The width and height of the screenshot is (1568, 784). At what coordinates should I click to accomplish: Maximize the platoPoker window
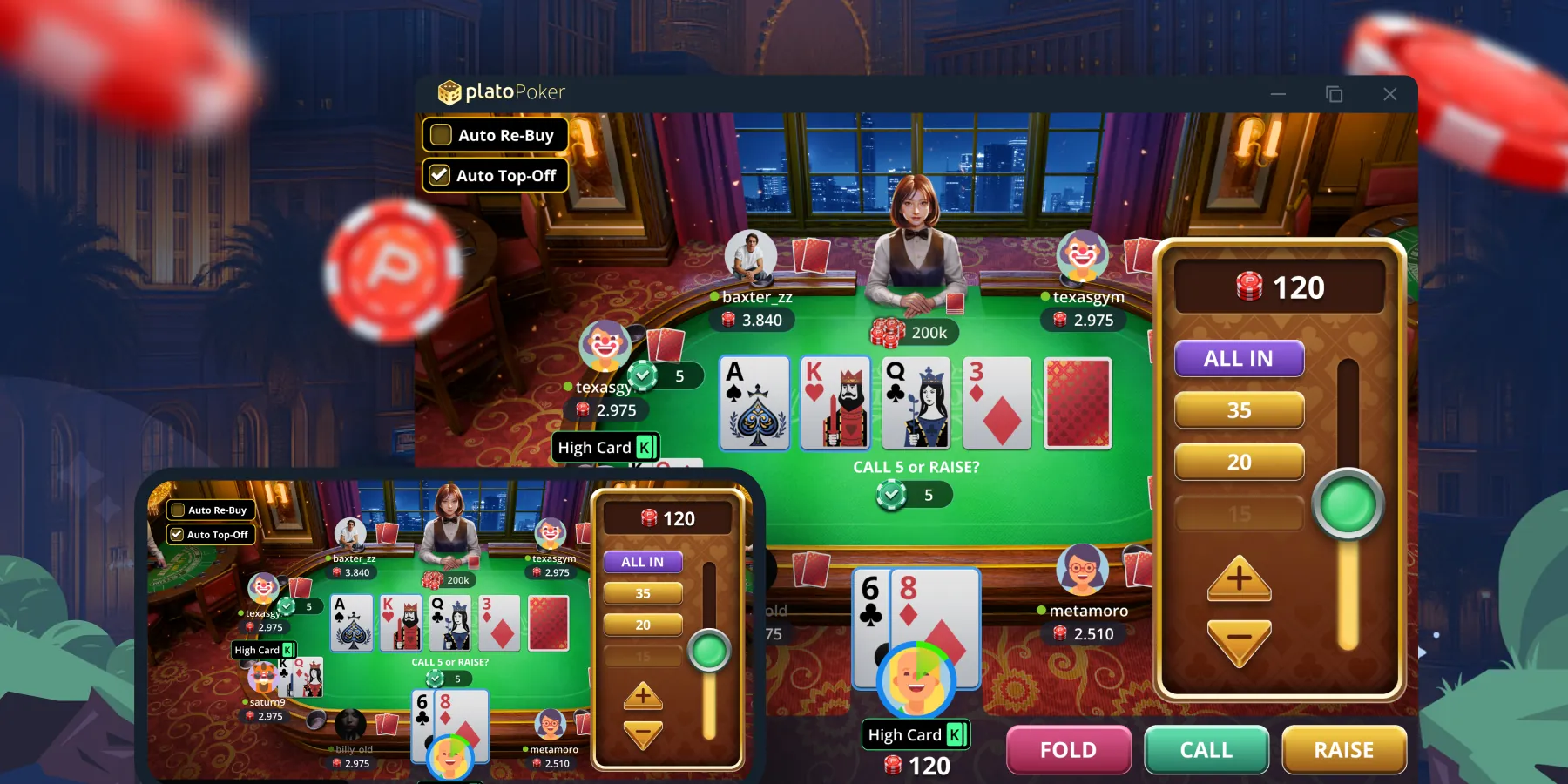(x=1334, y=94)
